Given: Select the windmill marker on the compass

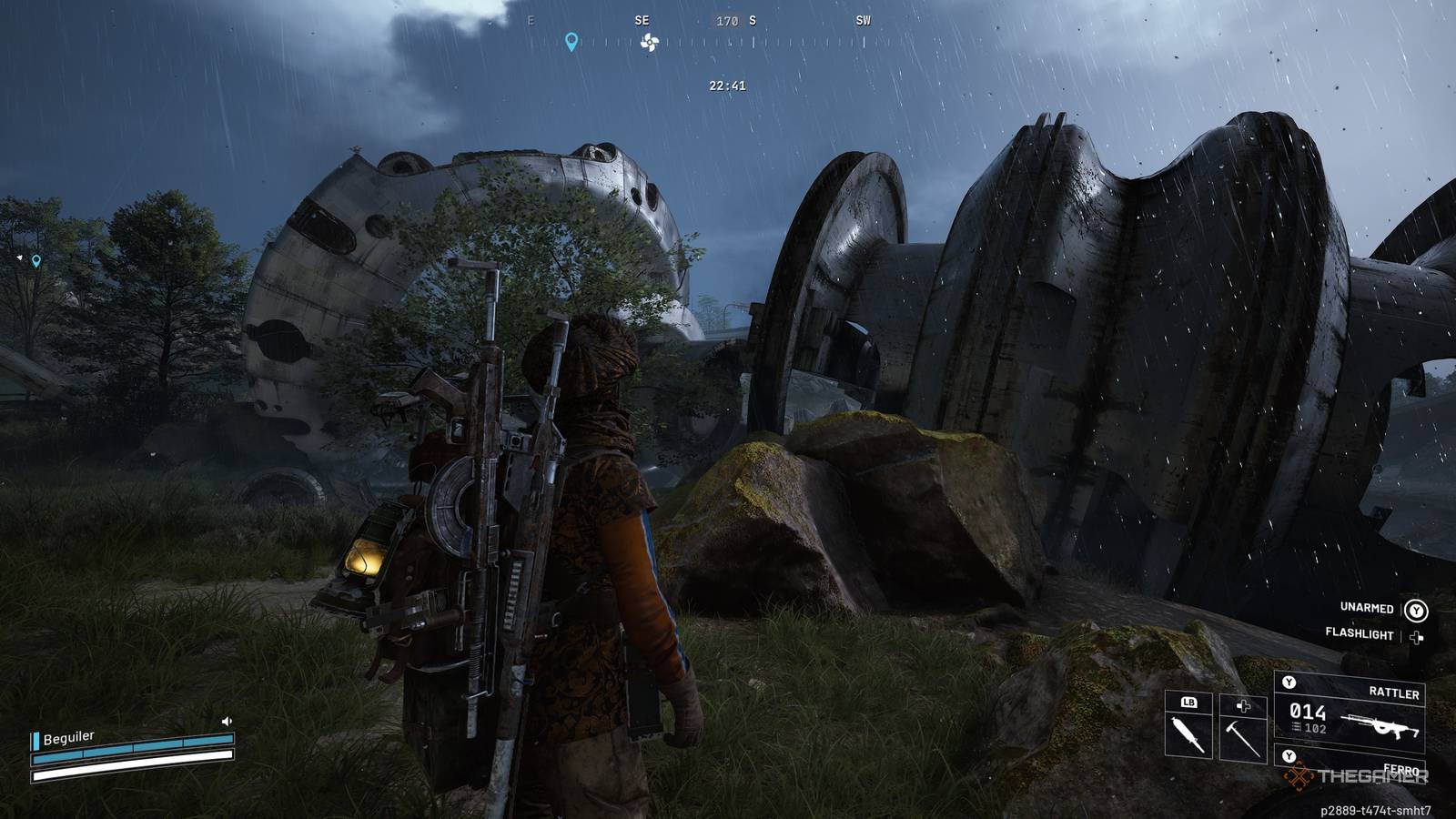Looking at the screenshot, I should pos(648,43).
